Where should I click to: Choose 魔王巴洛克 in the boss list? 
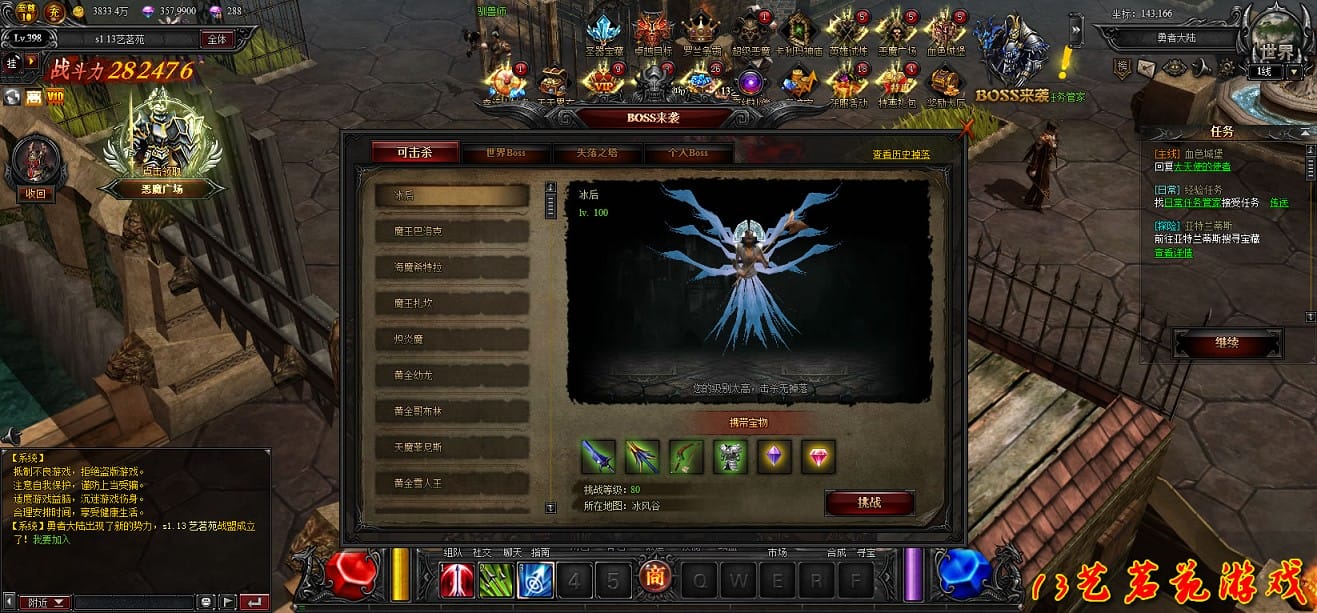451,231
